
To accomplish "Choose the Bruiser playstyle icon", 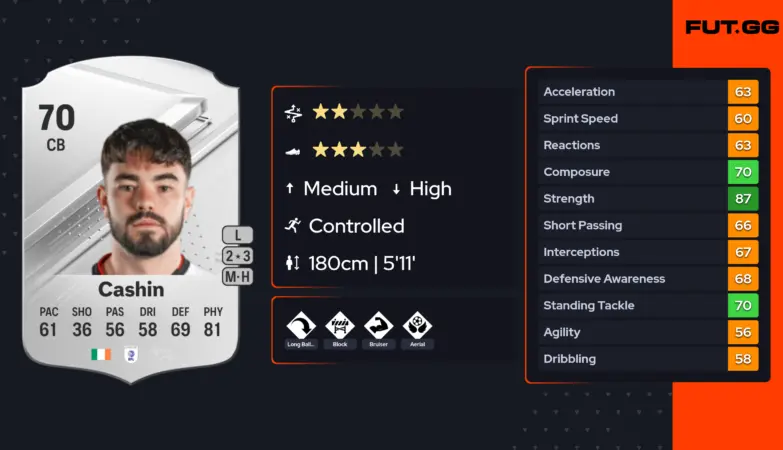I will 378,326.
